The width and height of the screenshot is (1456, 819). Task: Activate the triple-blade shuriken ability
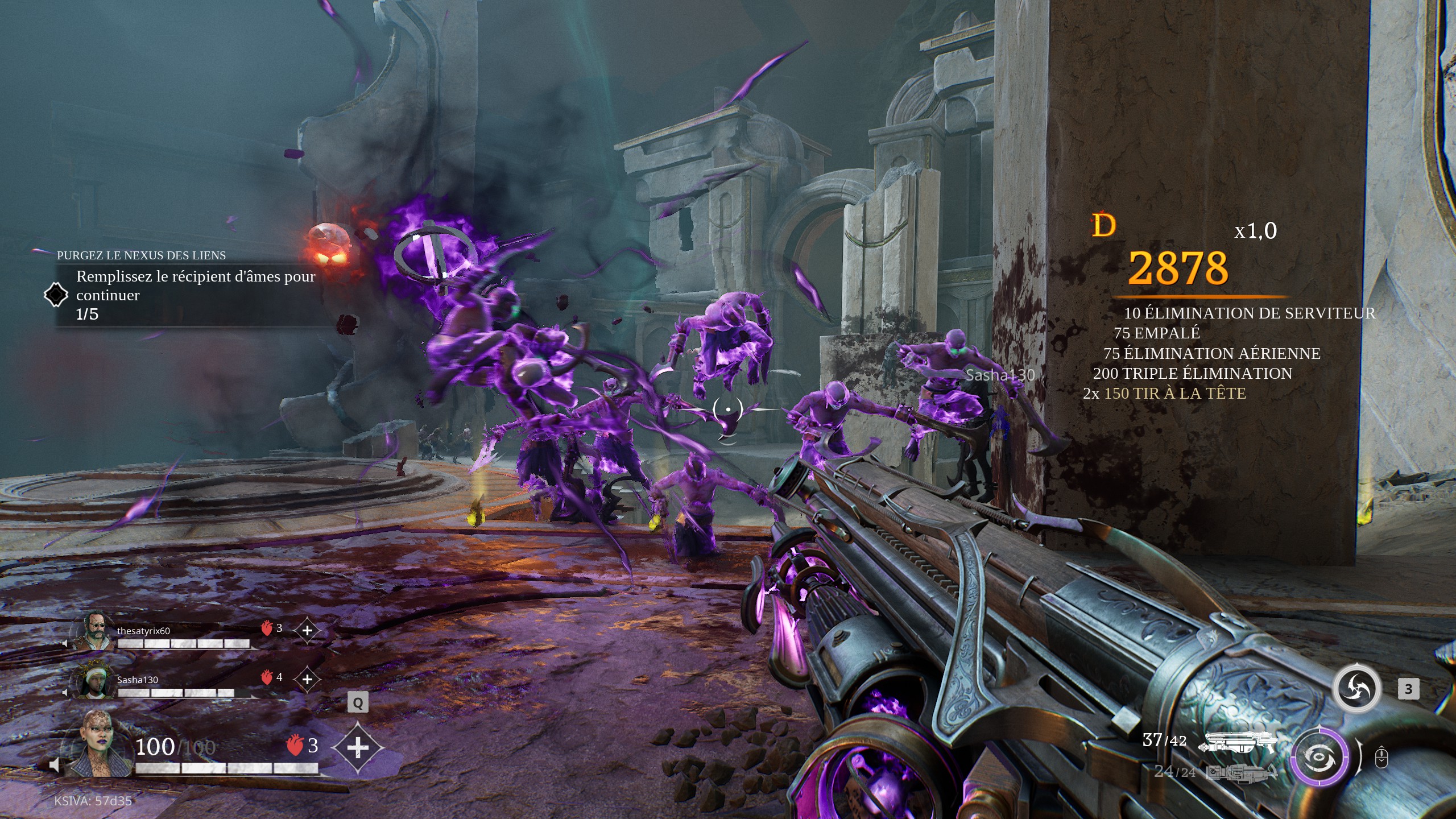(x=1357, y=689)
